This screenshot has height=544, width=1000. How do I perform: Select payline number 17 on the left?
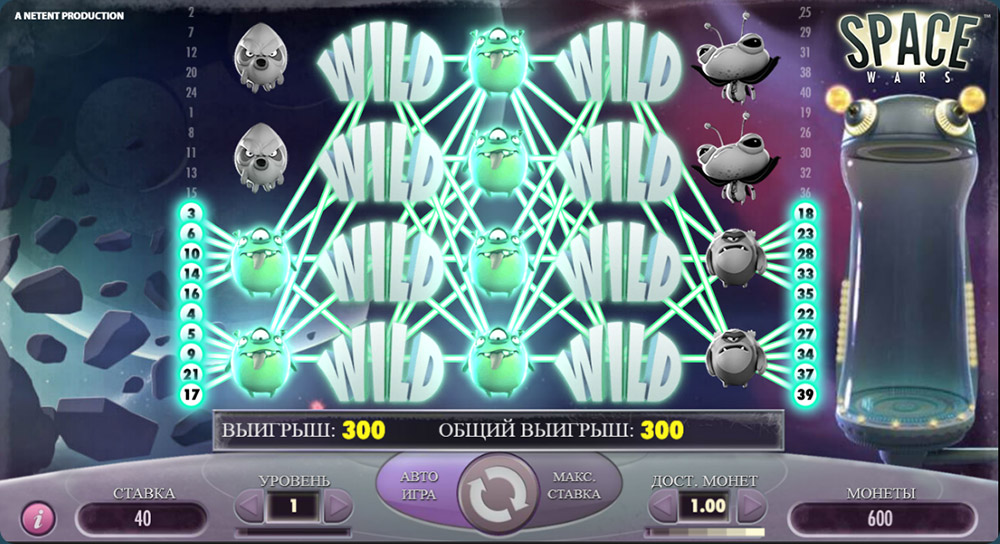coord(190,394)
